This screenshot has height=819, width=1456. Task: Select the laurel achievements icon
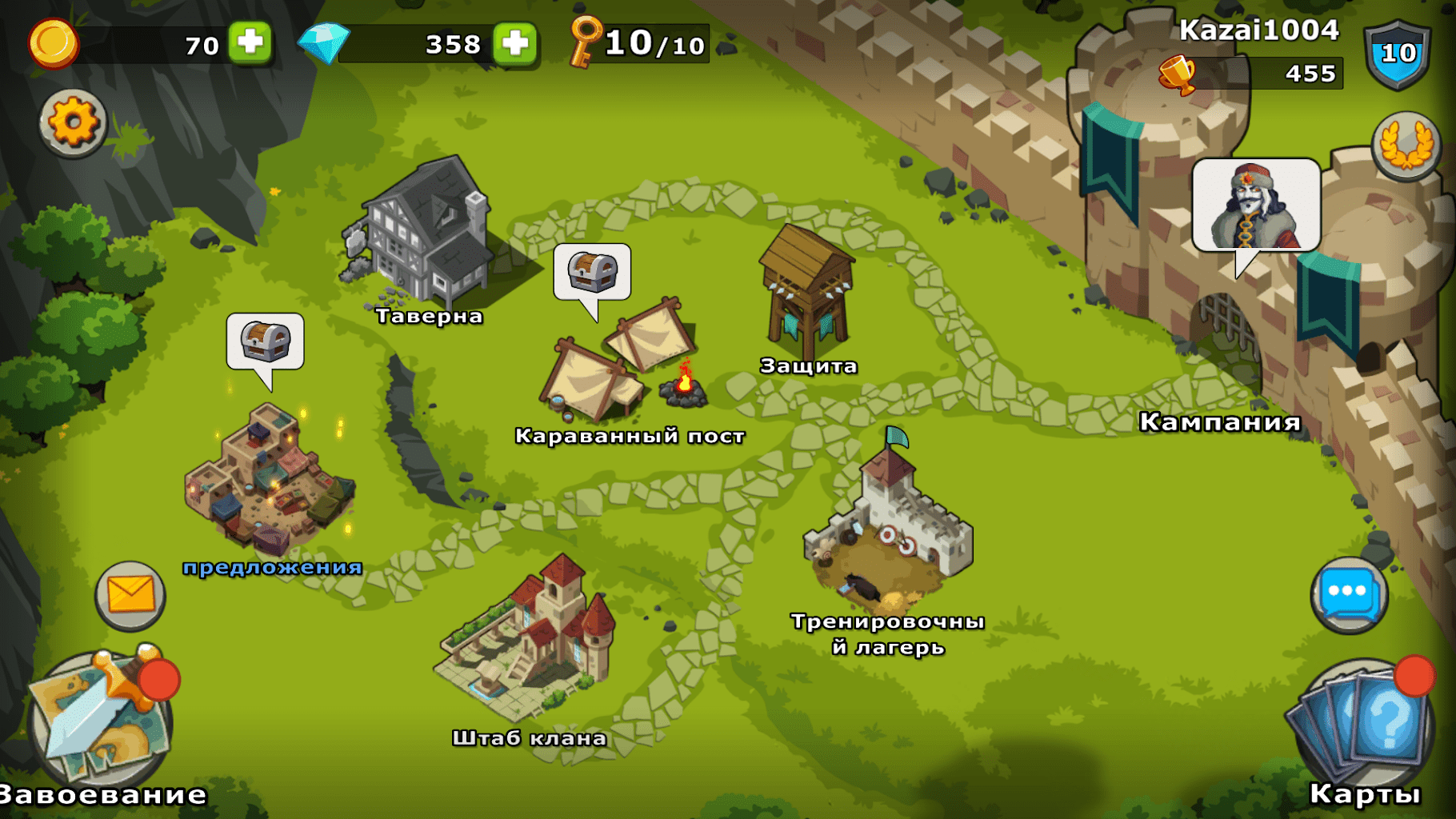[x=1404, y=144]
